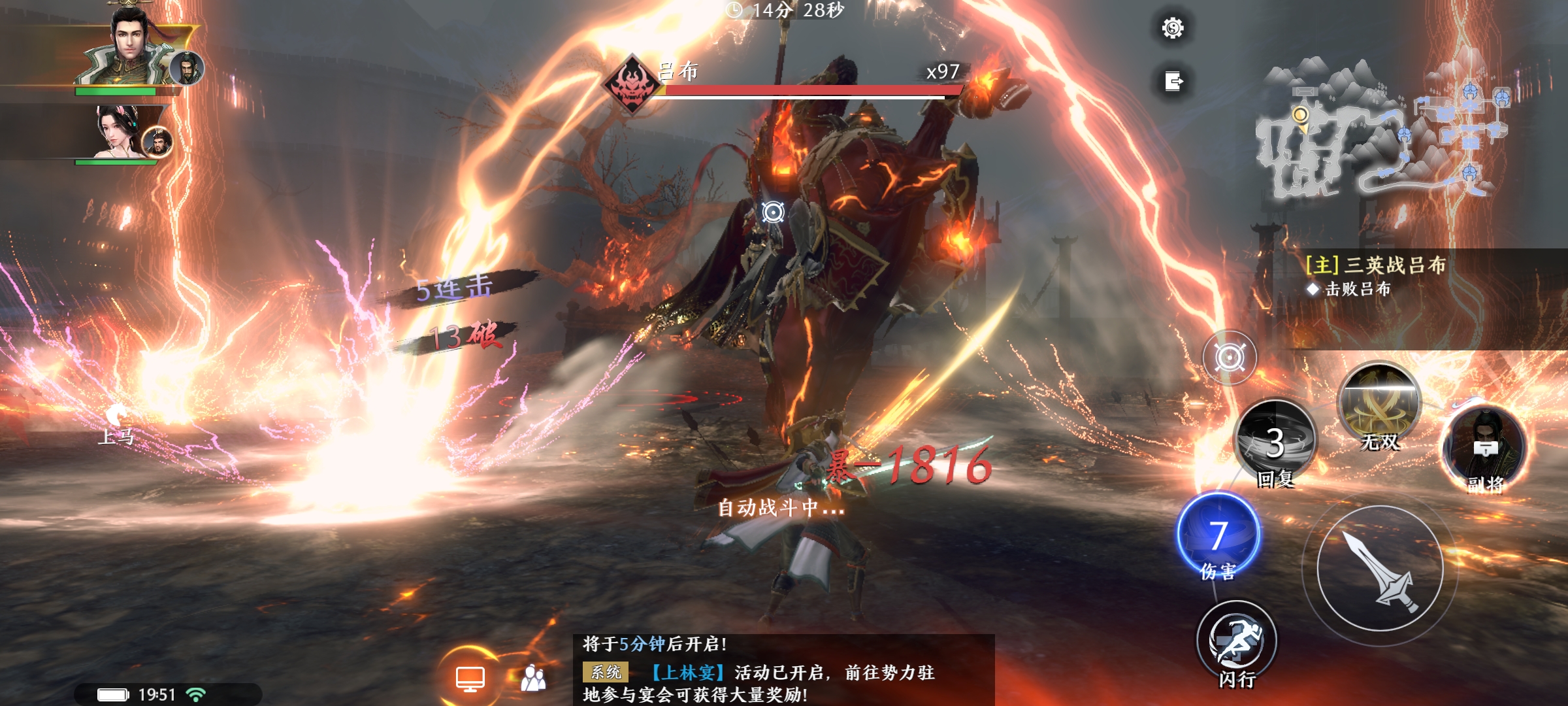Expand the party chat with friends icon
This screenshot has width=1568, height=706.
point(534,678)
